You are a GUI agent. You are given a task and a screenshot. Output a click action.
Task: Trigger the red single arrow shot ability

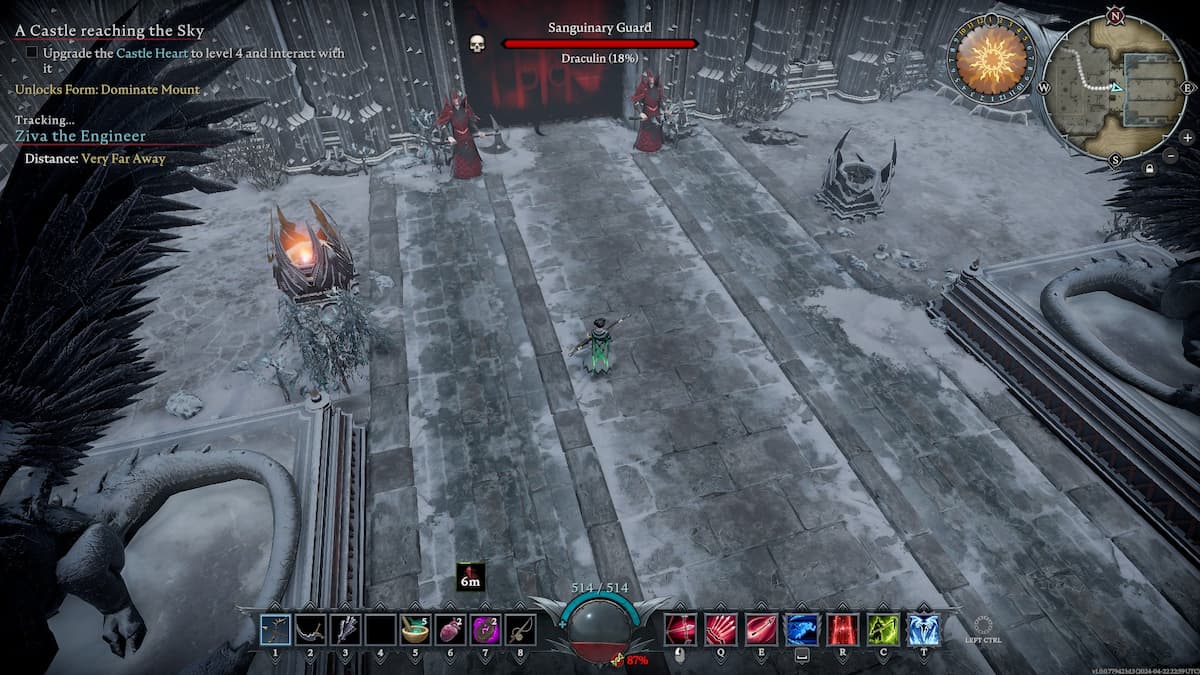[761, 629]
